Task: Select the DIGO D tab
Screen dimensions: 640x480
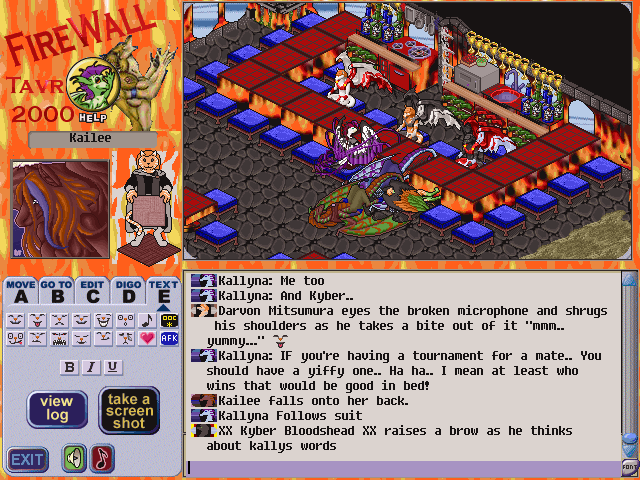Action: (x=128, y=291)
